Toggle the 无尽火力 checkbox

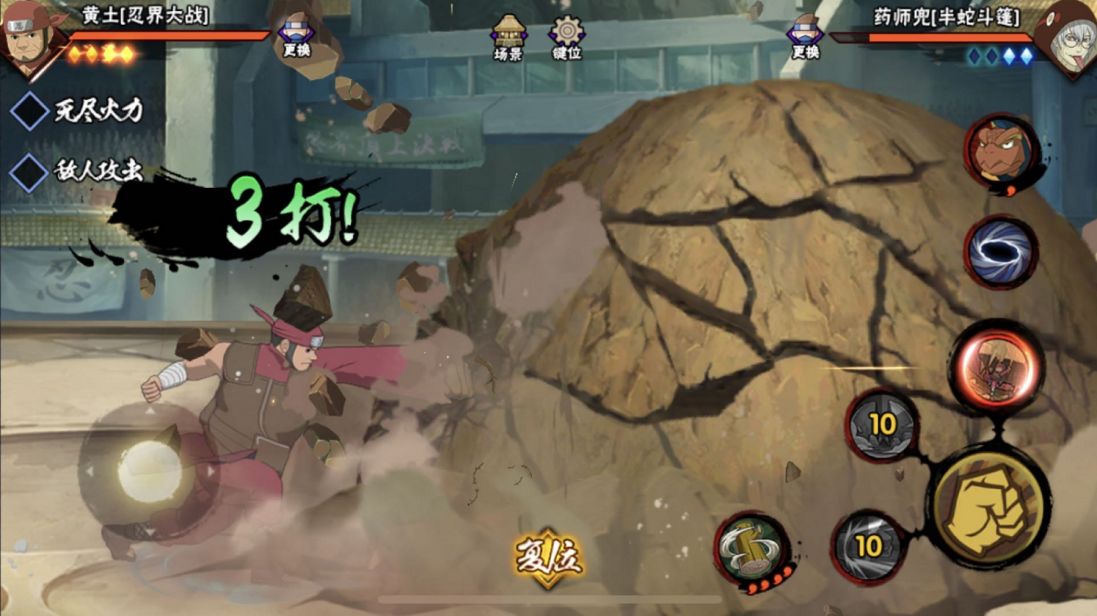pos(29,111)
